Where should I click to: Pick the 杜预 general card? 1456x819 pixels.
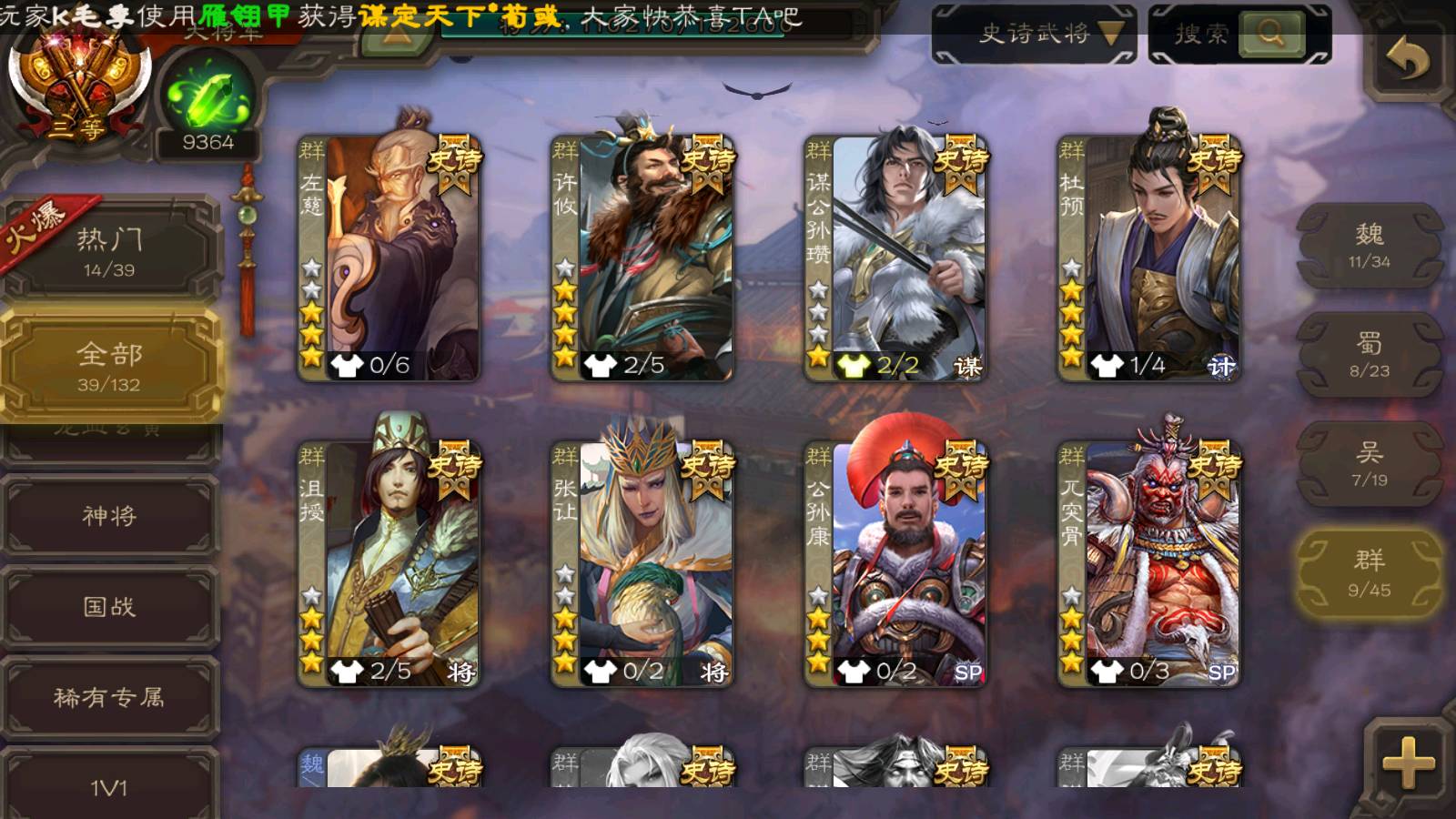coord(1149,258)
